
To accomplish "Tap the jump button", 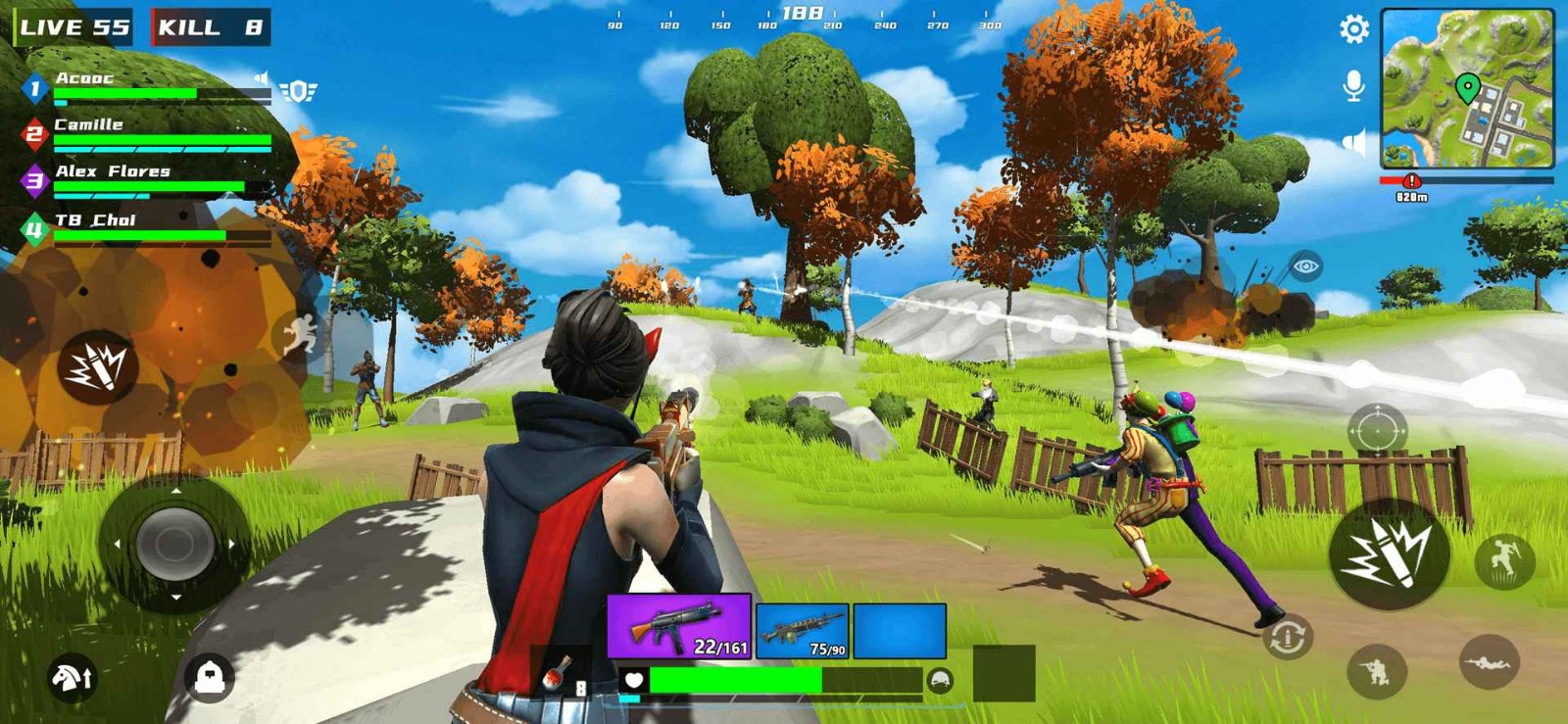I will pyautogui.click(x=1503, y=560).
